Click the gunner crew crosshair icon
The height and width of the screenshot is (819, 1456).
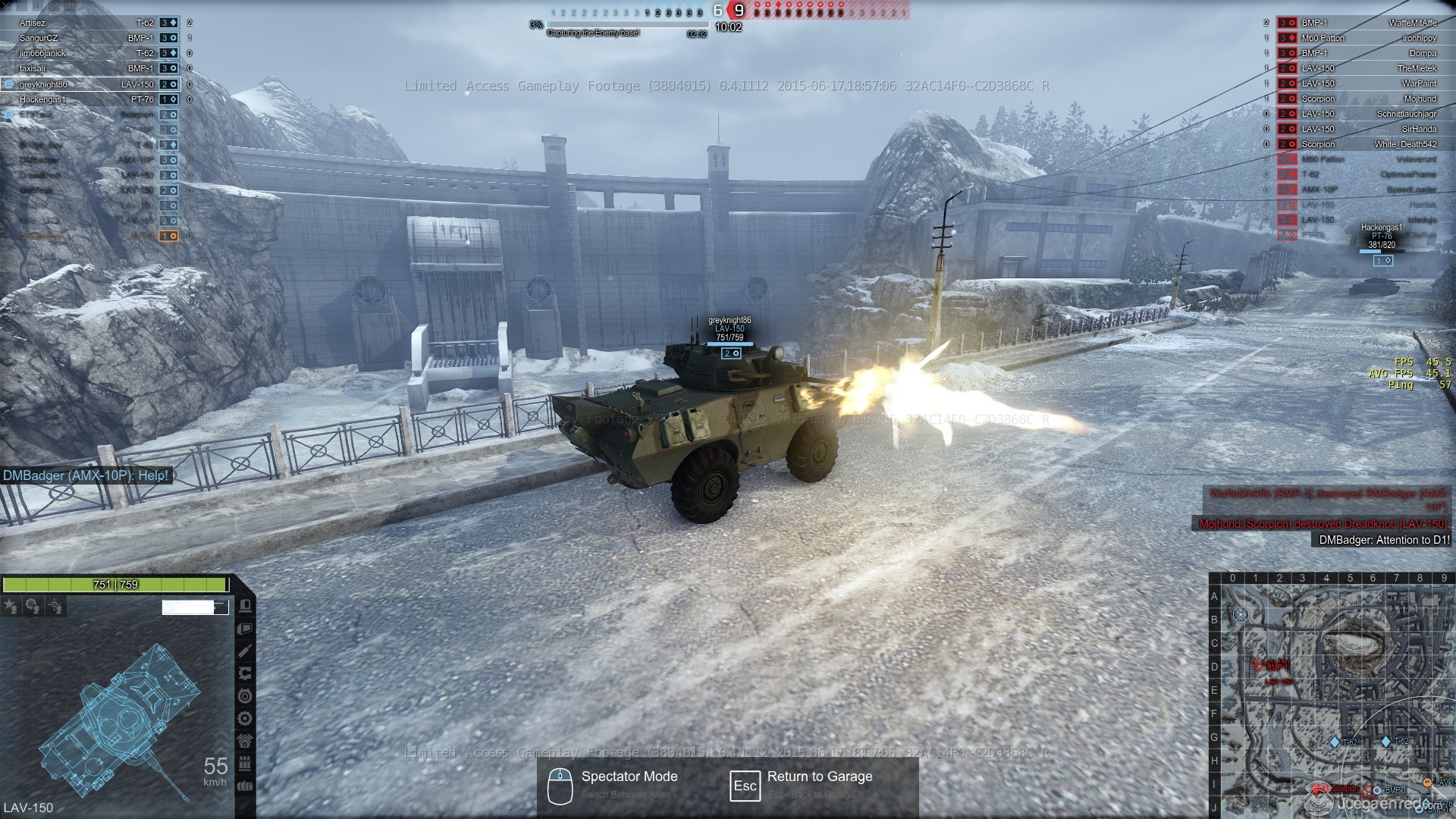coord(55,606)
